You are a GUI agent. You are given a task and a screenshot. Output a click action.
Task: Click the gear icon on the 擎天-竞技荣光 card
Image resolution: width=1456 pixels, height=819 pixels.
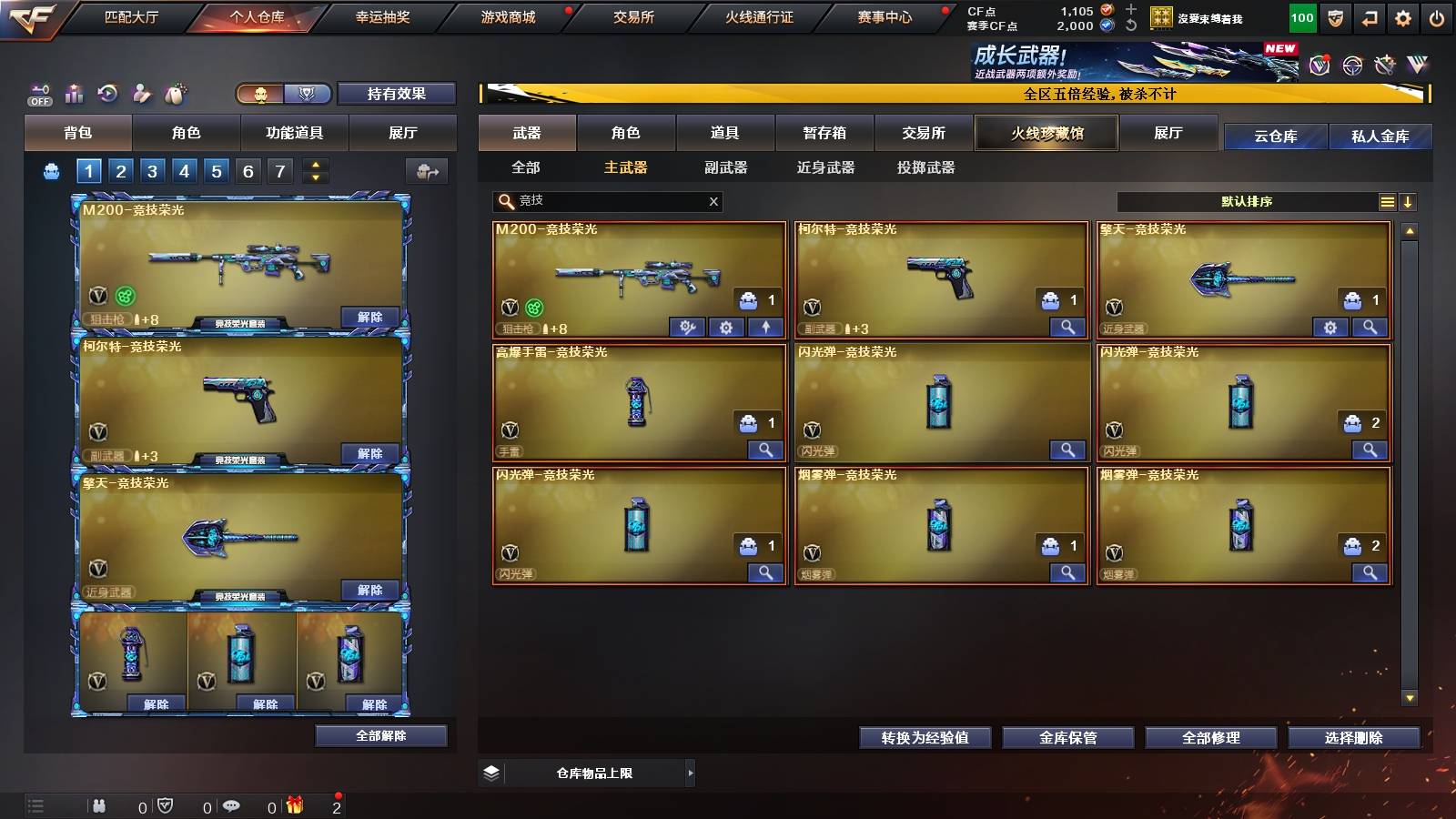point(1331,328)
